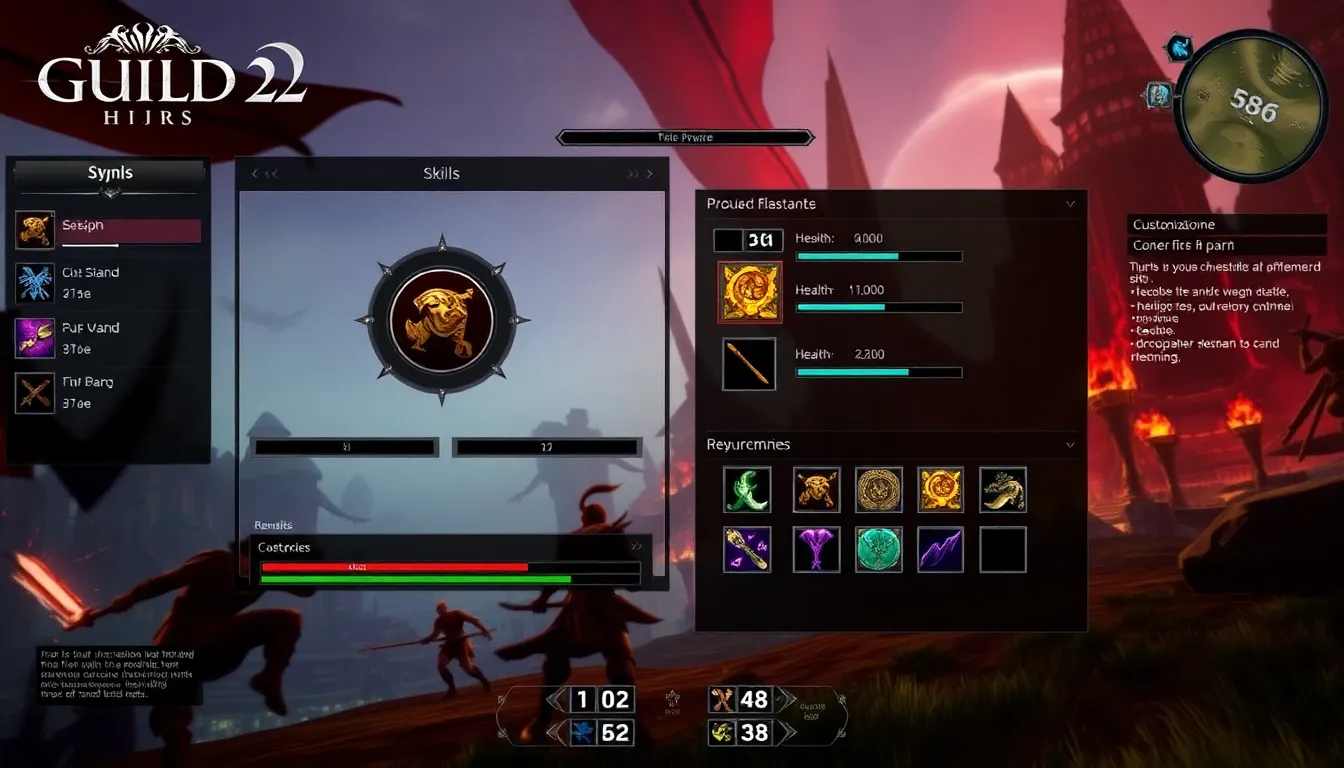Select the wooden staff slot beside Health 2,200

tap(749, 364)
